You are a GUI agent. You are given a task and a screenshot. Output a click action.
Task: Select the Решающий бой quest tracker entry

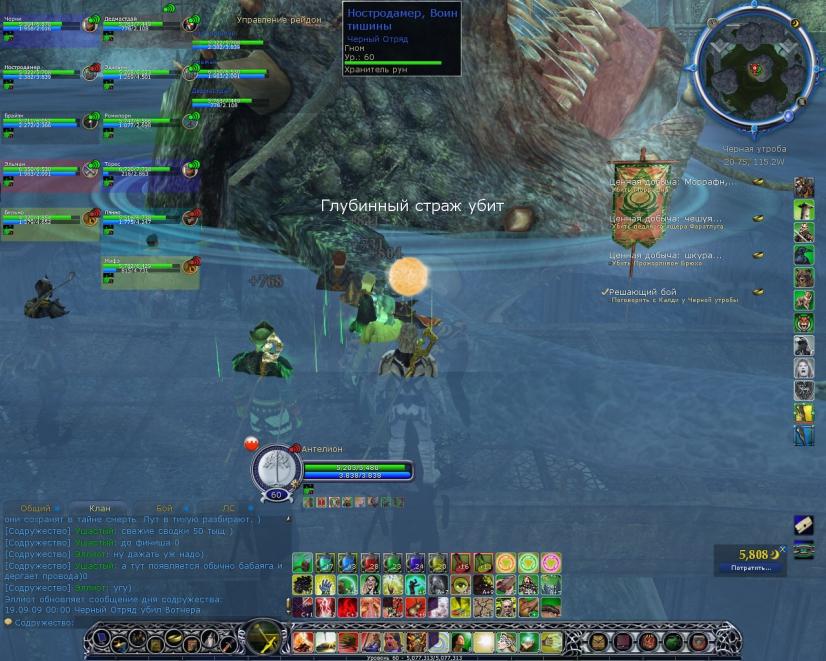pos(645,292)
